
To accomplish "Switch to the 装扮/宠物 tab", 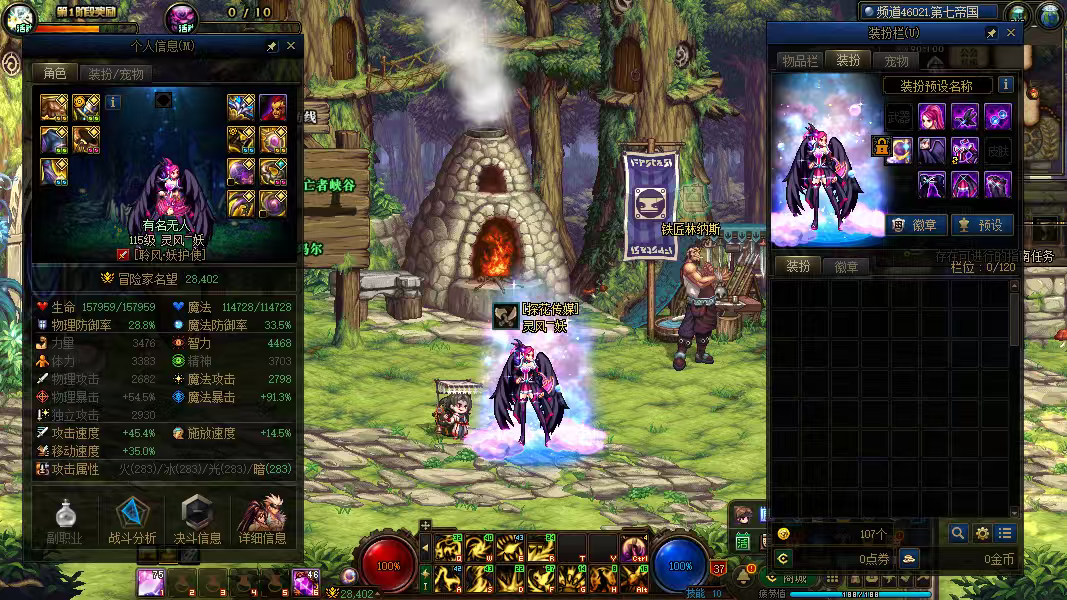I will (115, 73).
